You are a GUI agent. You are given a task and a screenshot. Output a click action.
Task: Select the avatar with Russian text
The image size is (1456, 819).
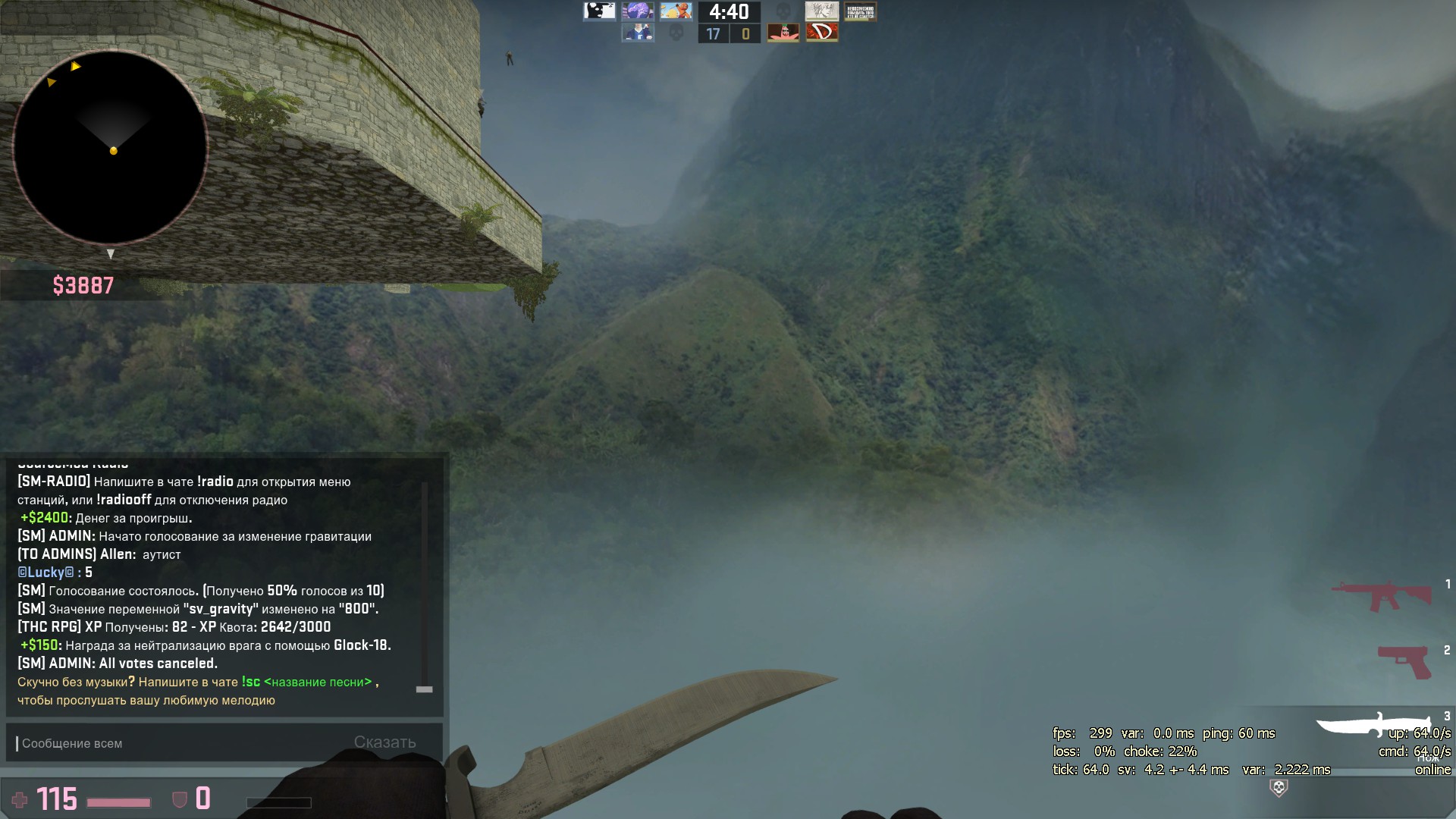[860, 11]
